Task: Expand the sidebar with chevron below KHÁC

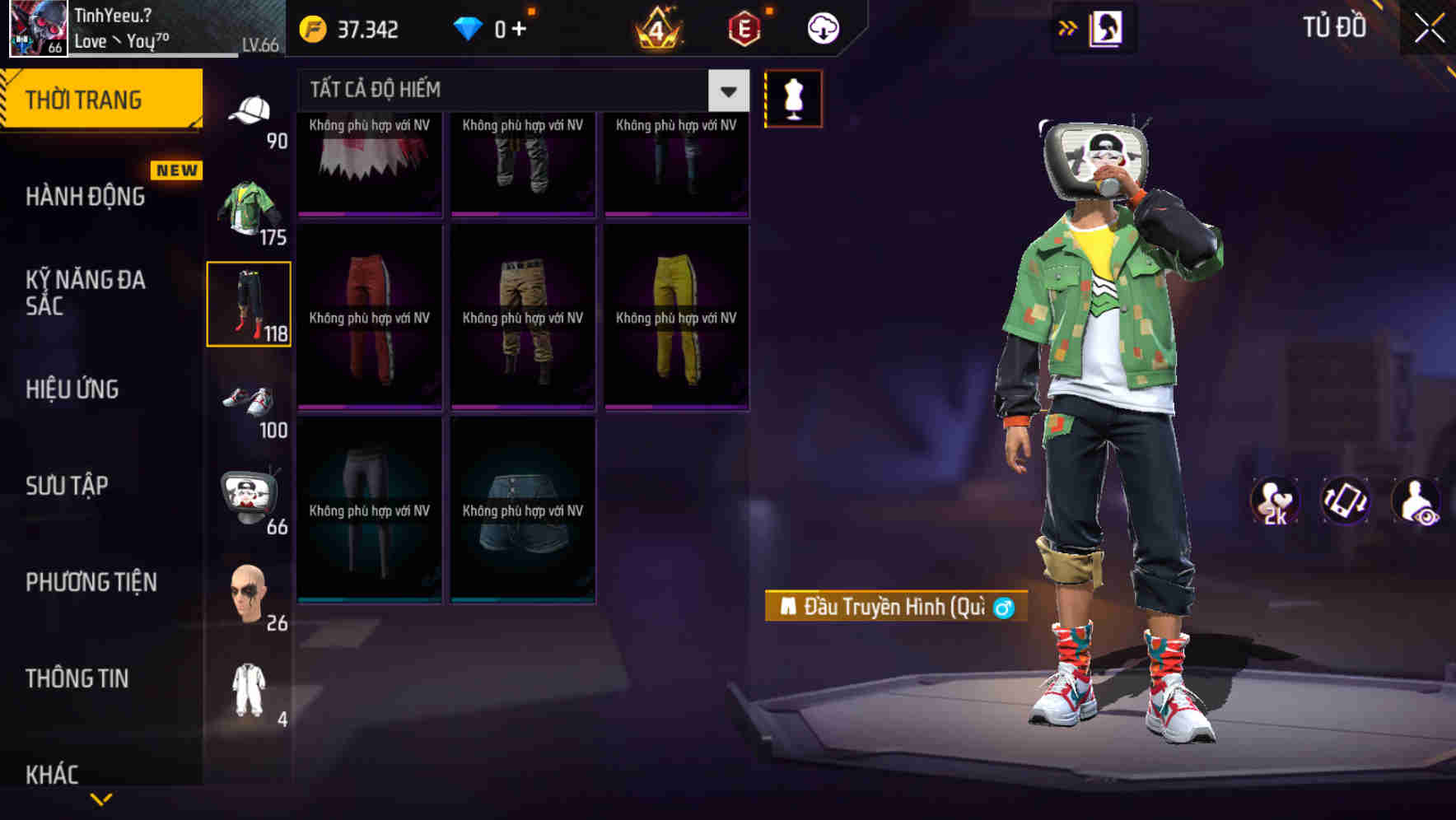Action: pos(101,798)
